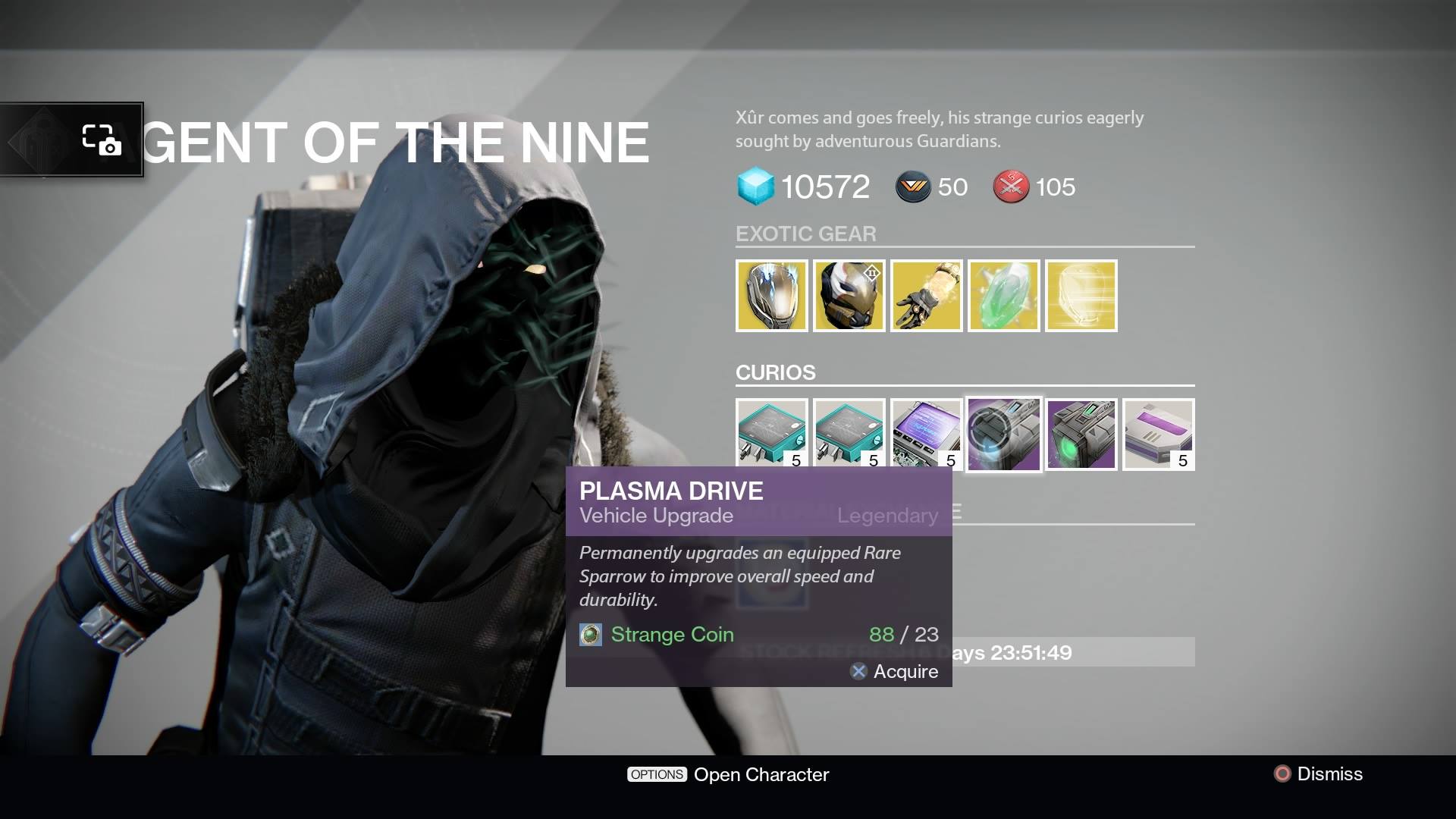The width and height of the screenshot is (1456, 819).
Task: Select the last purple curio showing quantity 5
Action: point(1158,434)
